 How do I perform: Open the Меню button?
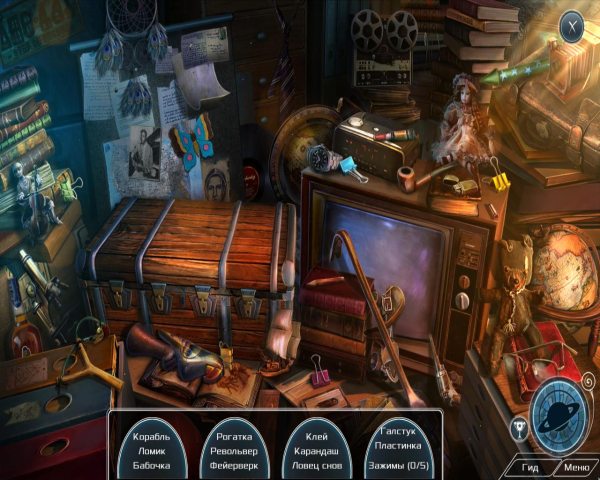coord(576,466)
